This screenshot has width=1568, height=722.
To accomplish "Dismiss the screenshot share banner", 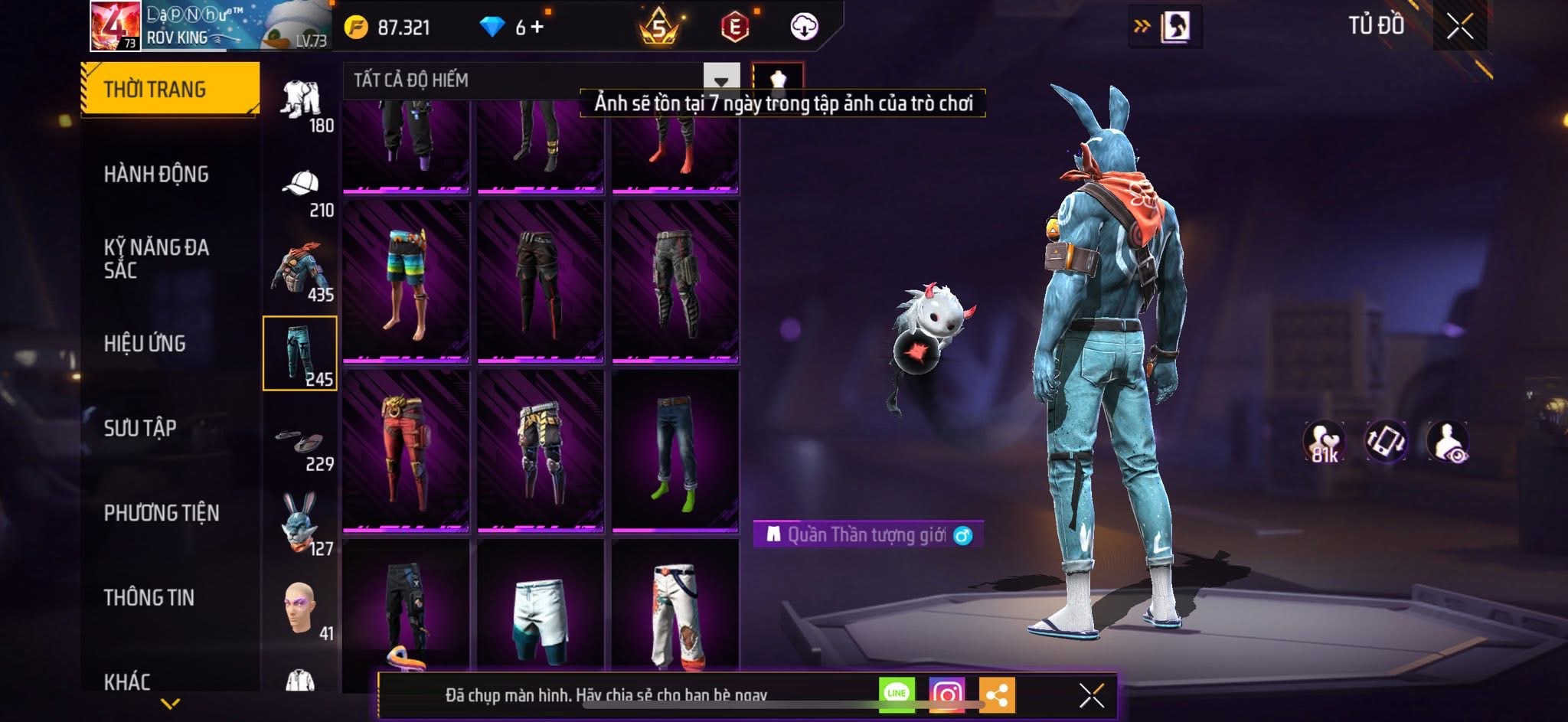I will click(x=1091, y=696).
